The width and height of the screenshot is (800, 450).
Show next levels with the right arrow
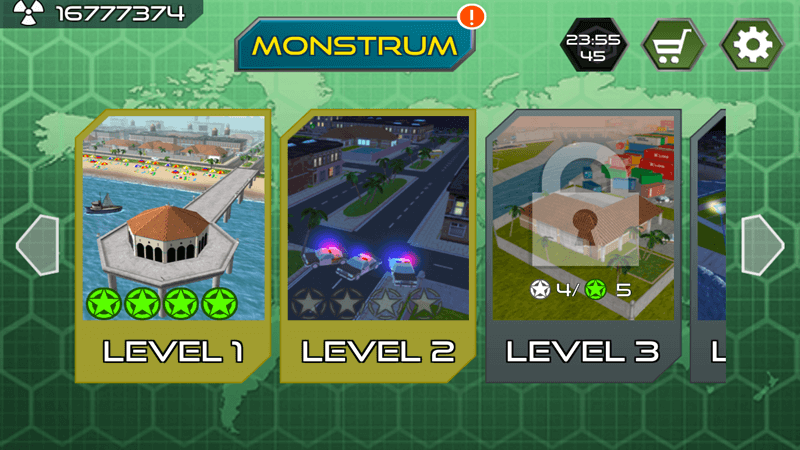762,245
